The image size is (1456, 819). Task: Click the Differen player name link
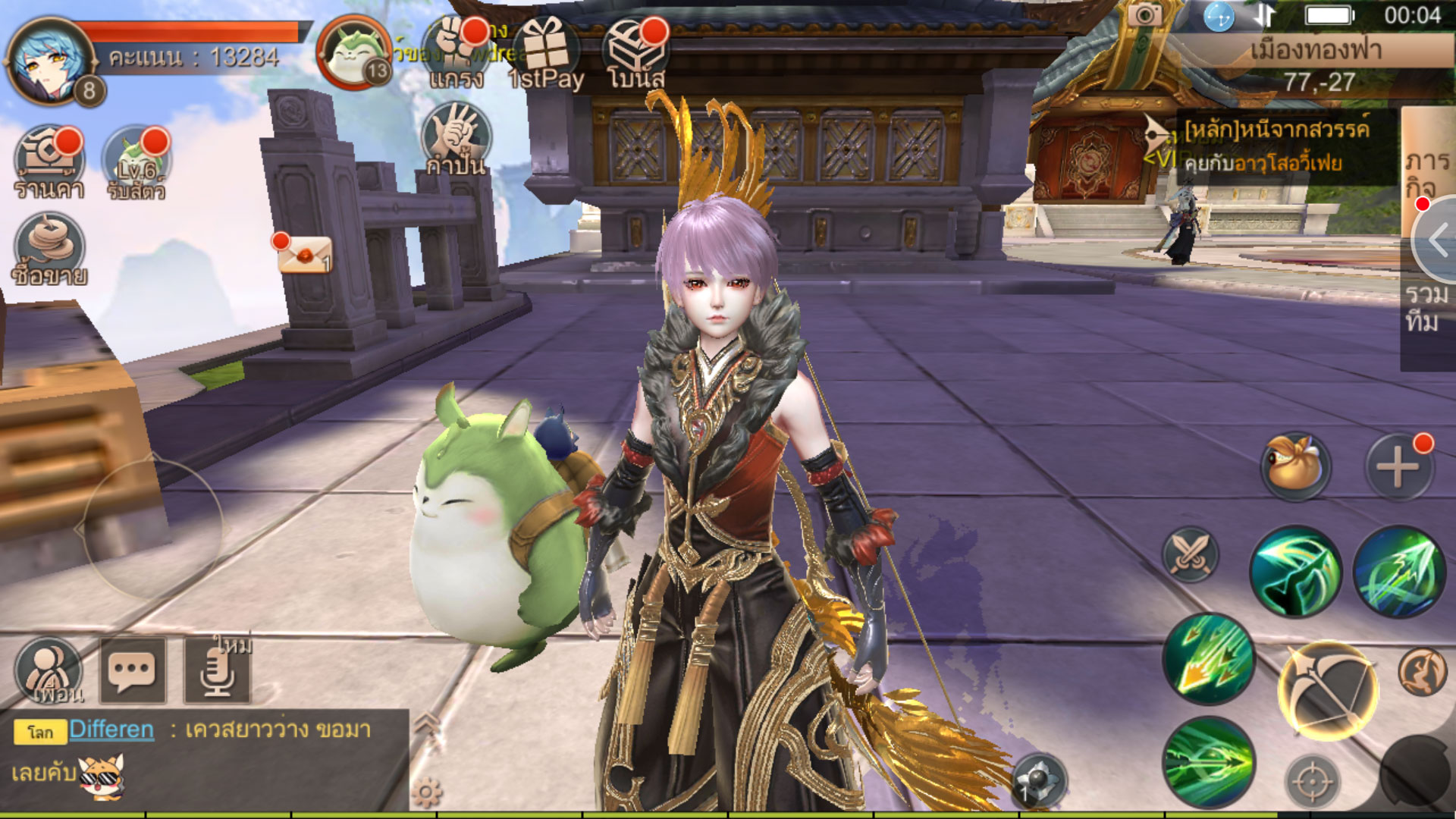coord(111,730)
